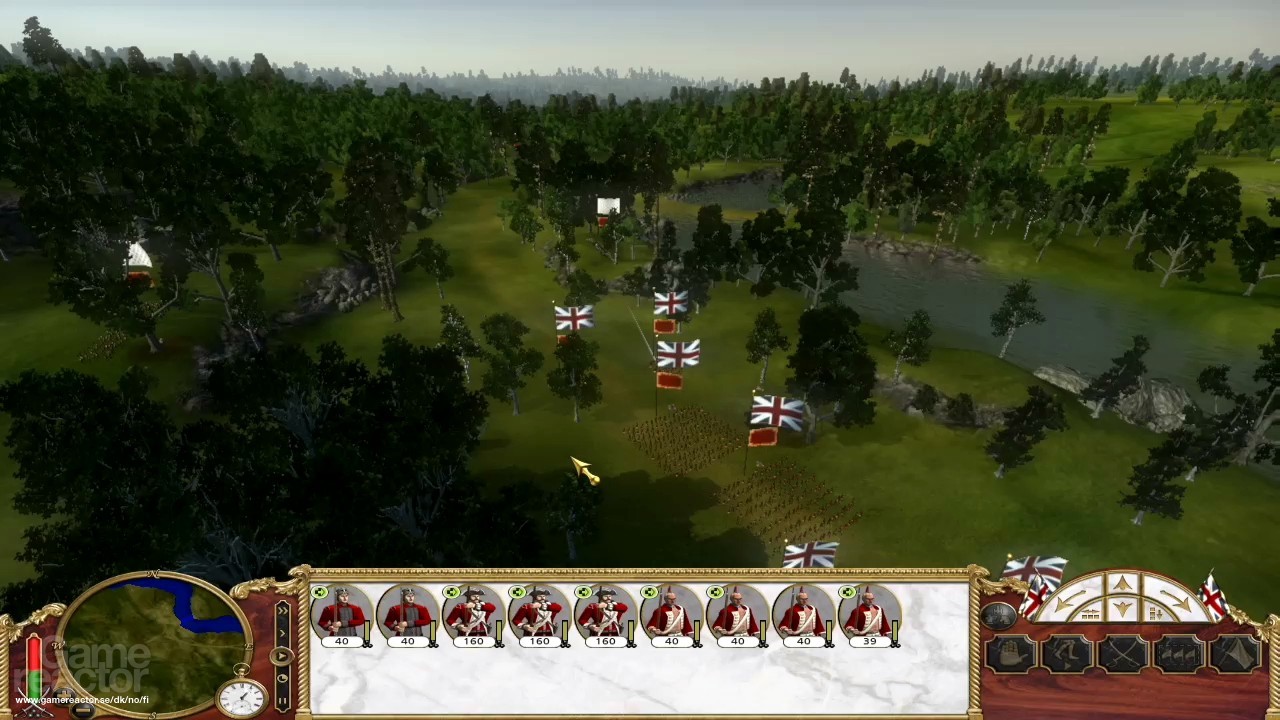This screenshot has width=1280, height=720.
Task: Open the round formations button
Action: [x=999, y=616]
